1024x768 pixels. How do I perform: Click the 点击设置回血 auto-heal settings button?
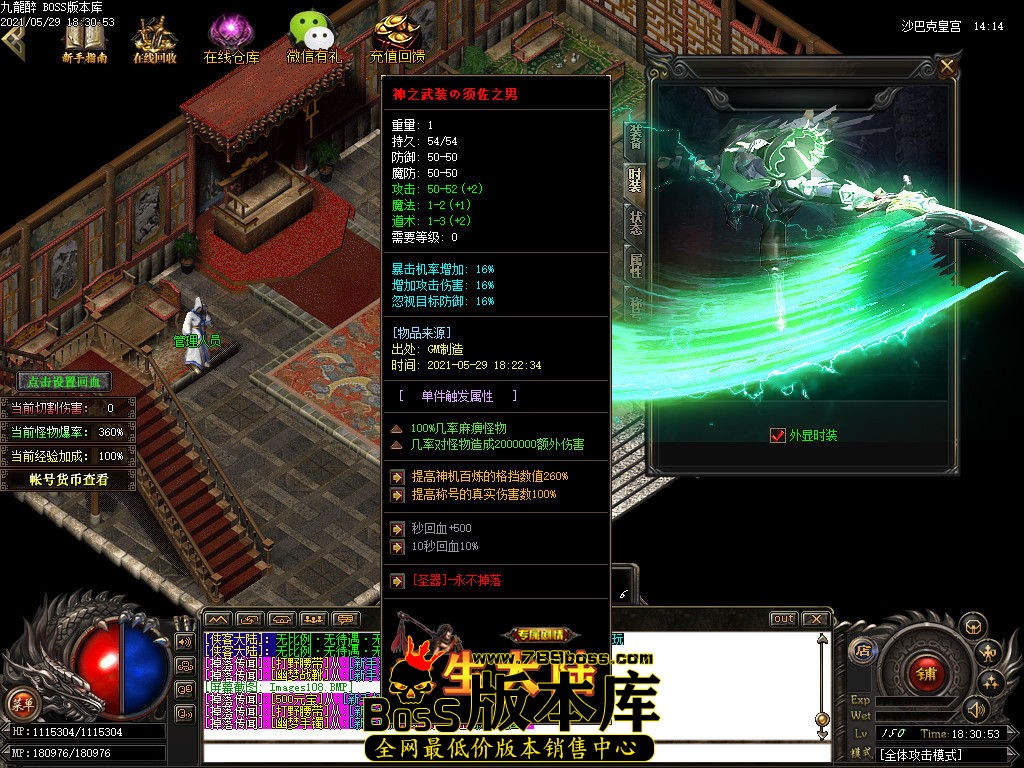coord(64,382)
